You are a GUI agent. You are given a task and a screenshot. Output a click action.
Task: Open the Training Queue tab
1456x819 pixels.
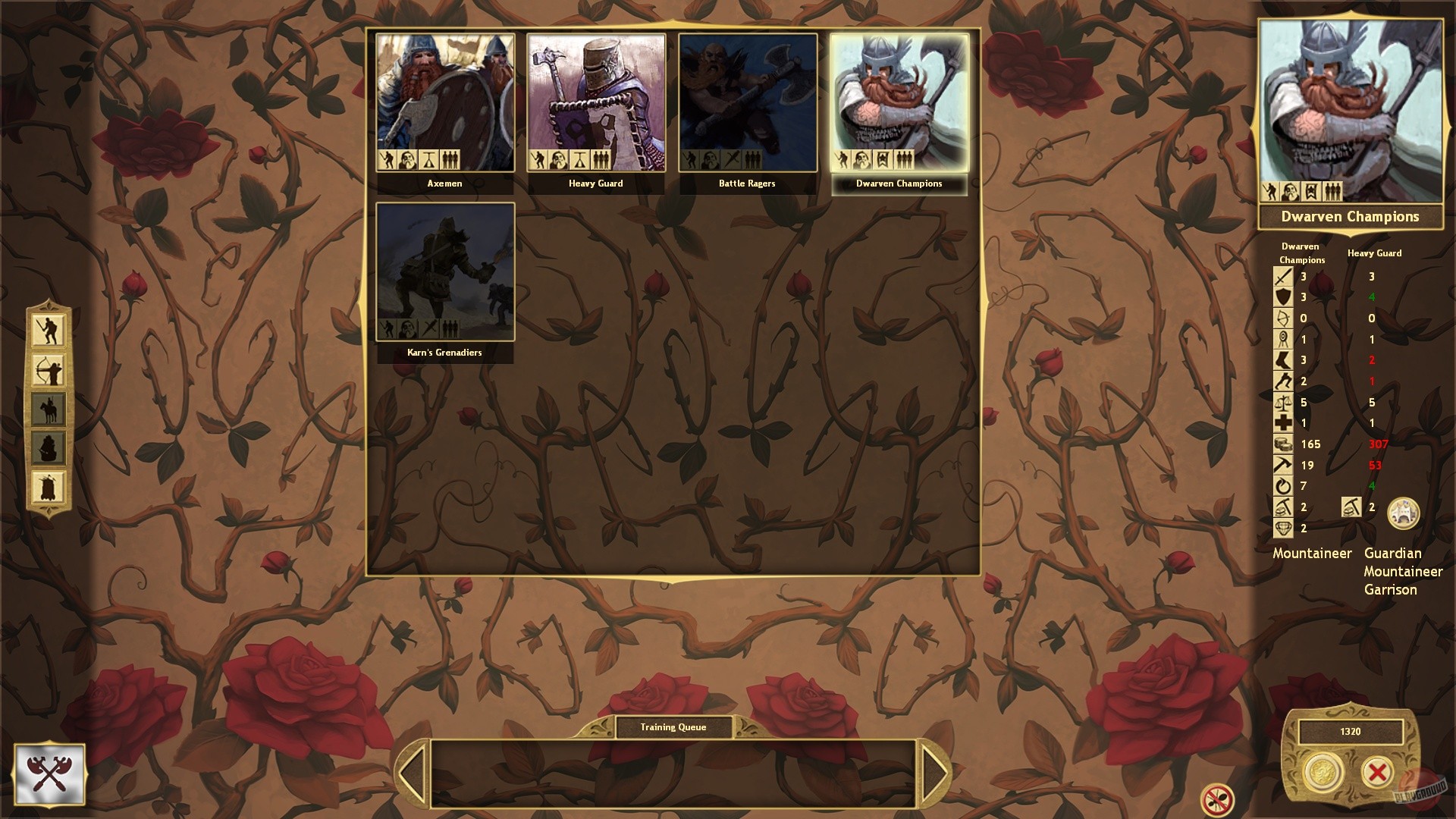tap(672, 726)
